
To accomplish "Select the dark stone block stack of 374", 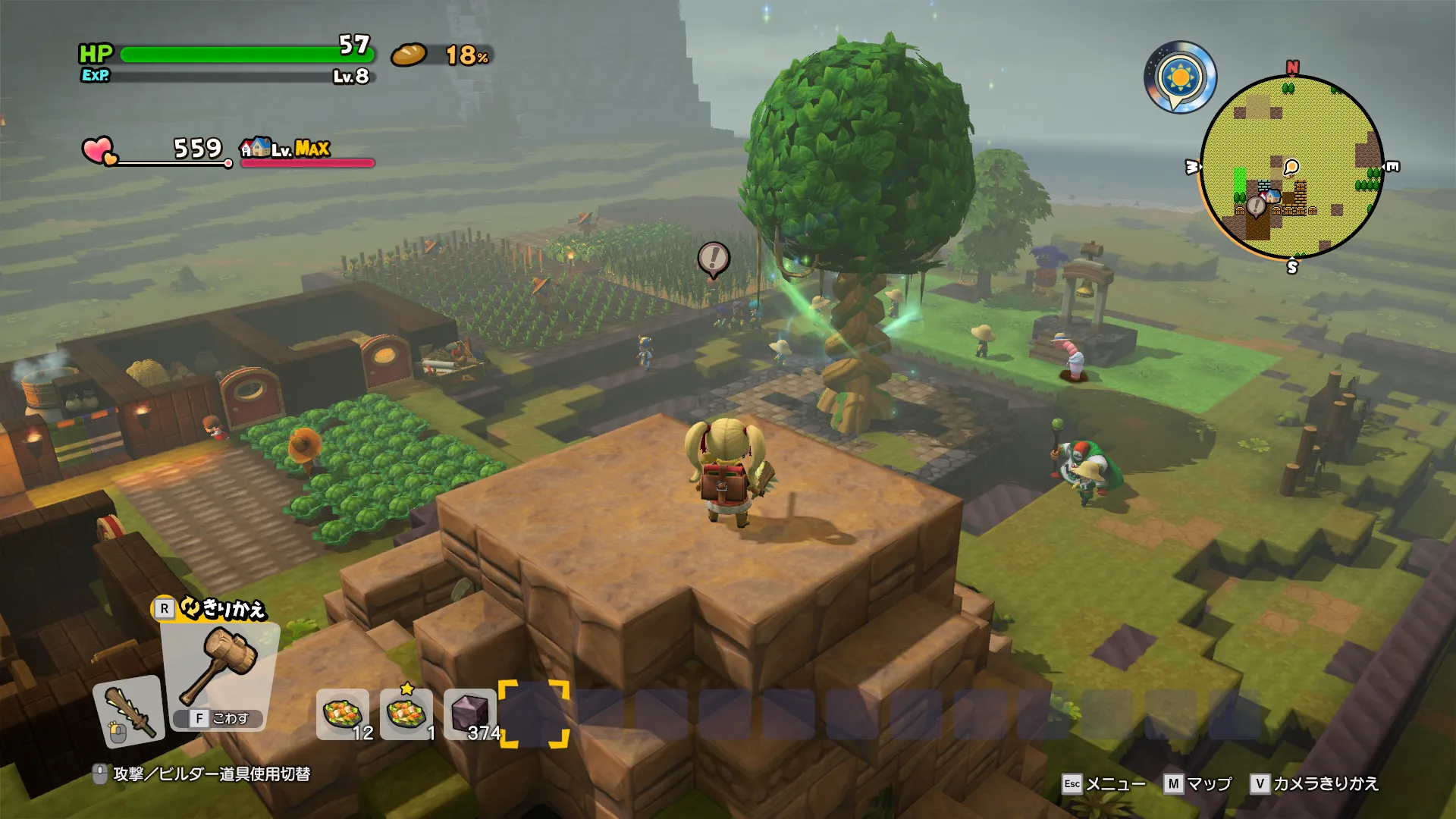I will 470,714.
